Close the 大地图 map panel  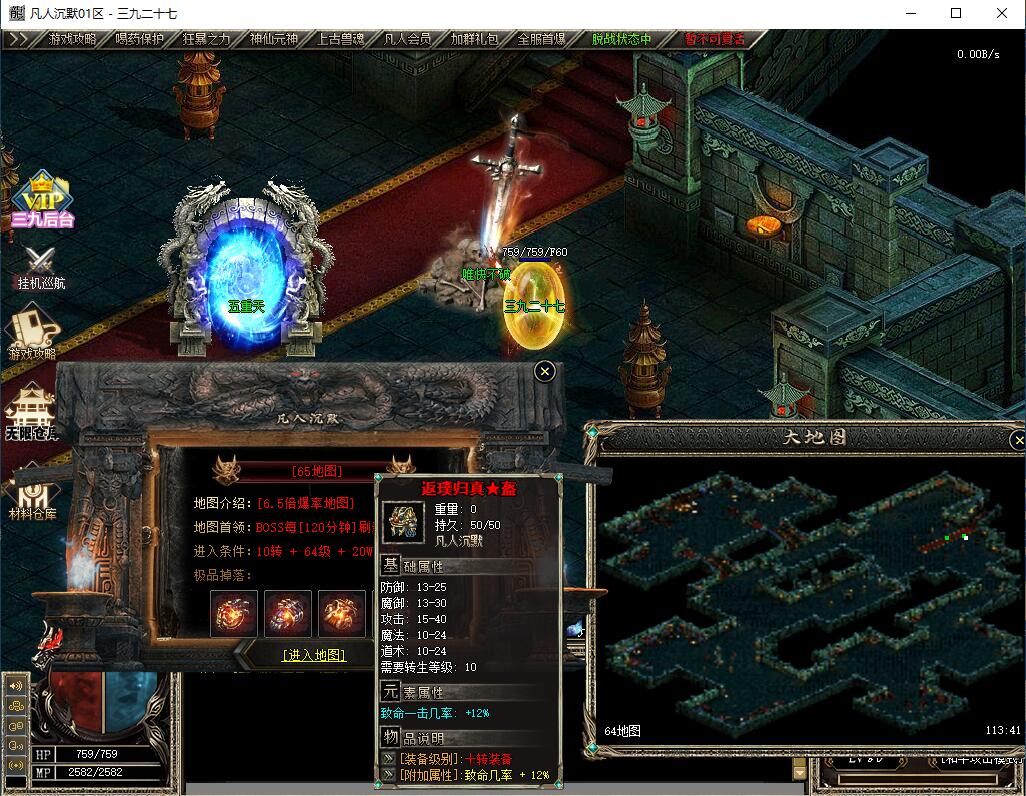pyautogui.click(x=1018, y=440)
